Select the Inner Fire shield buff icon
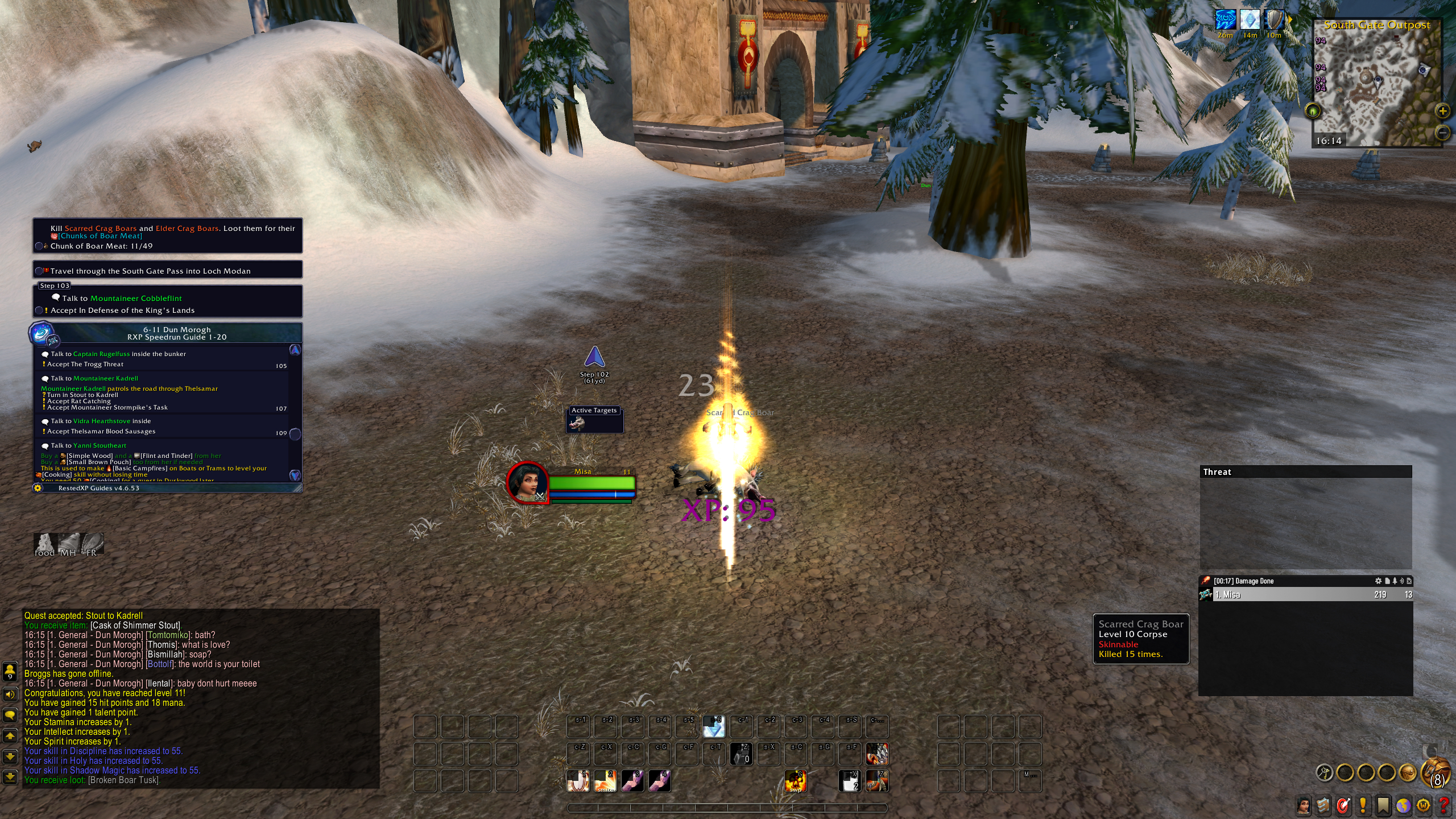 coord(1274,20)
